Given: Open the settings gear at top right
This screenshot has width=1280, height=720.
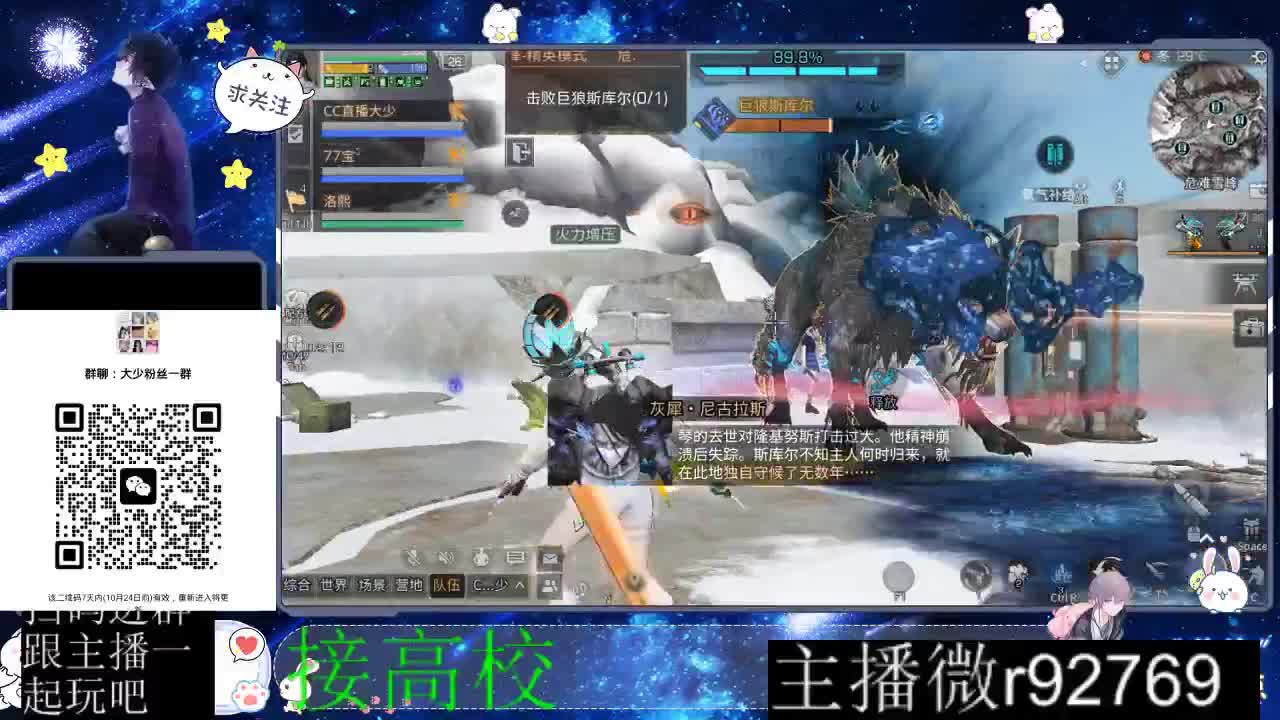Looking at the screenshot, I should (1258, 55).
